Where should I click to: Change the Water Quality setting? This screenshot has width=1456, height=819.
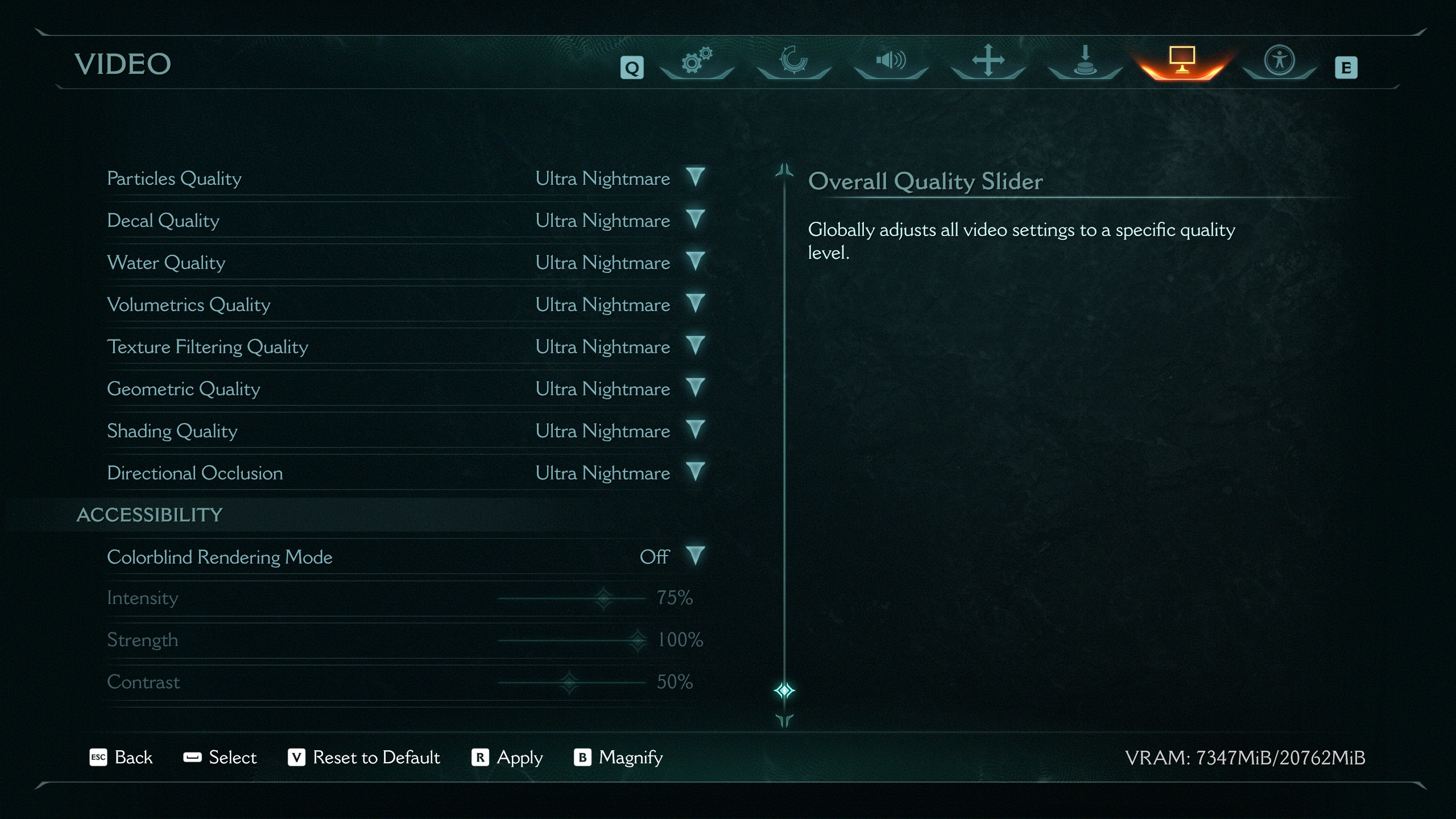695,262
